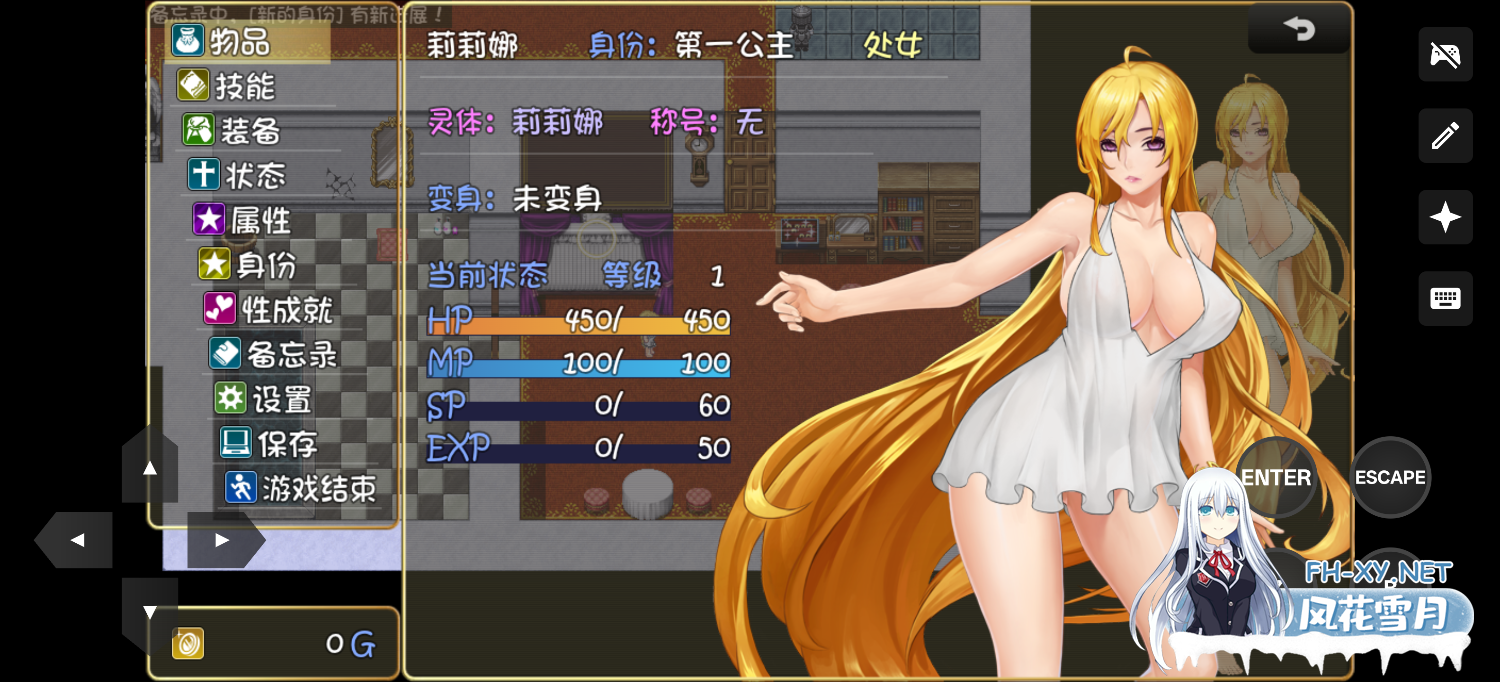Click the back arrow button
The width and height of the screenshot is (1500, 682).
click(1299, 30)
